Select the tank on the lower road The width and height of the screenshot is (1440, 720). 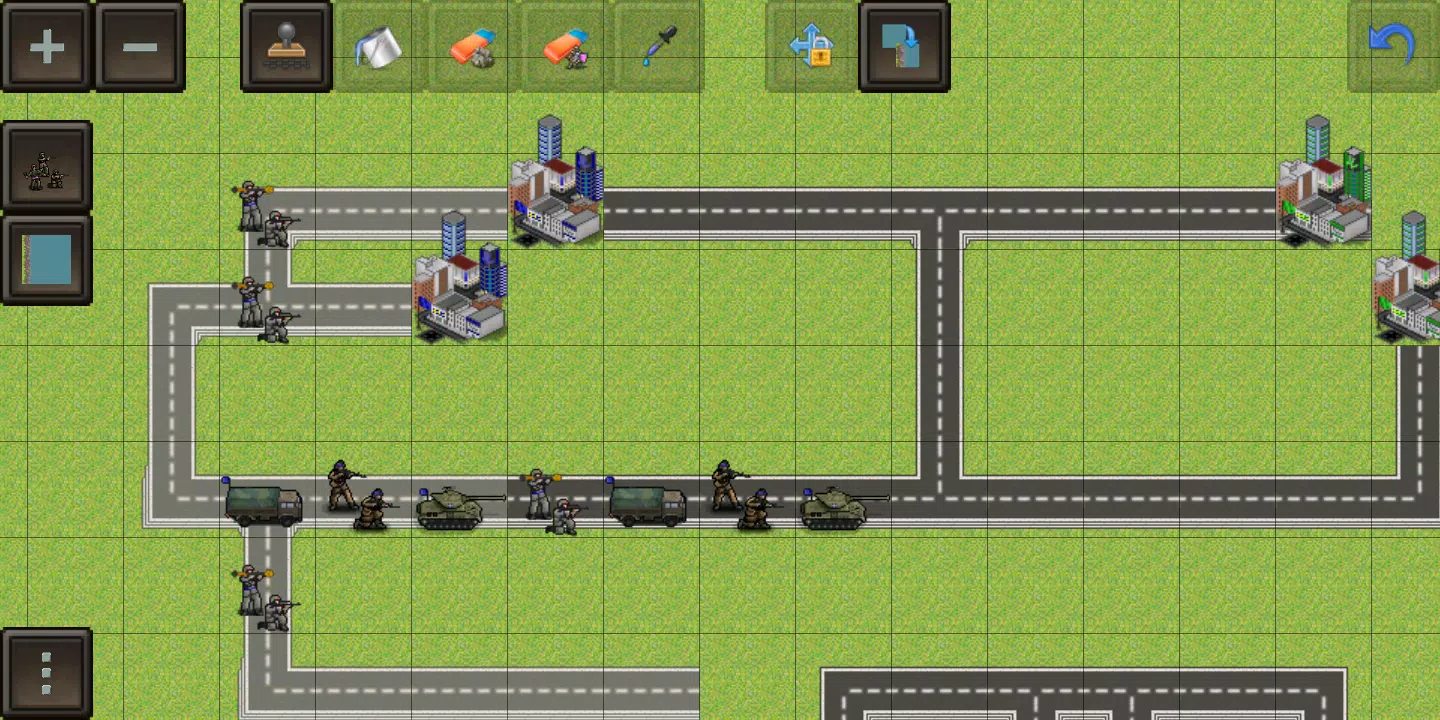pos(450,508)
